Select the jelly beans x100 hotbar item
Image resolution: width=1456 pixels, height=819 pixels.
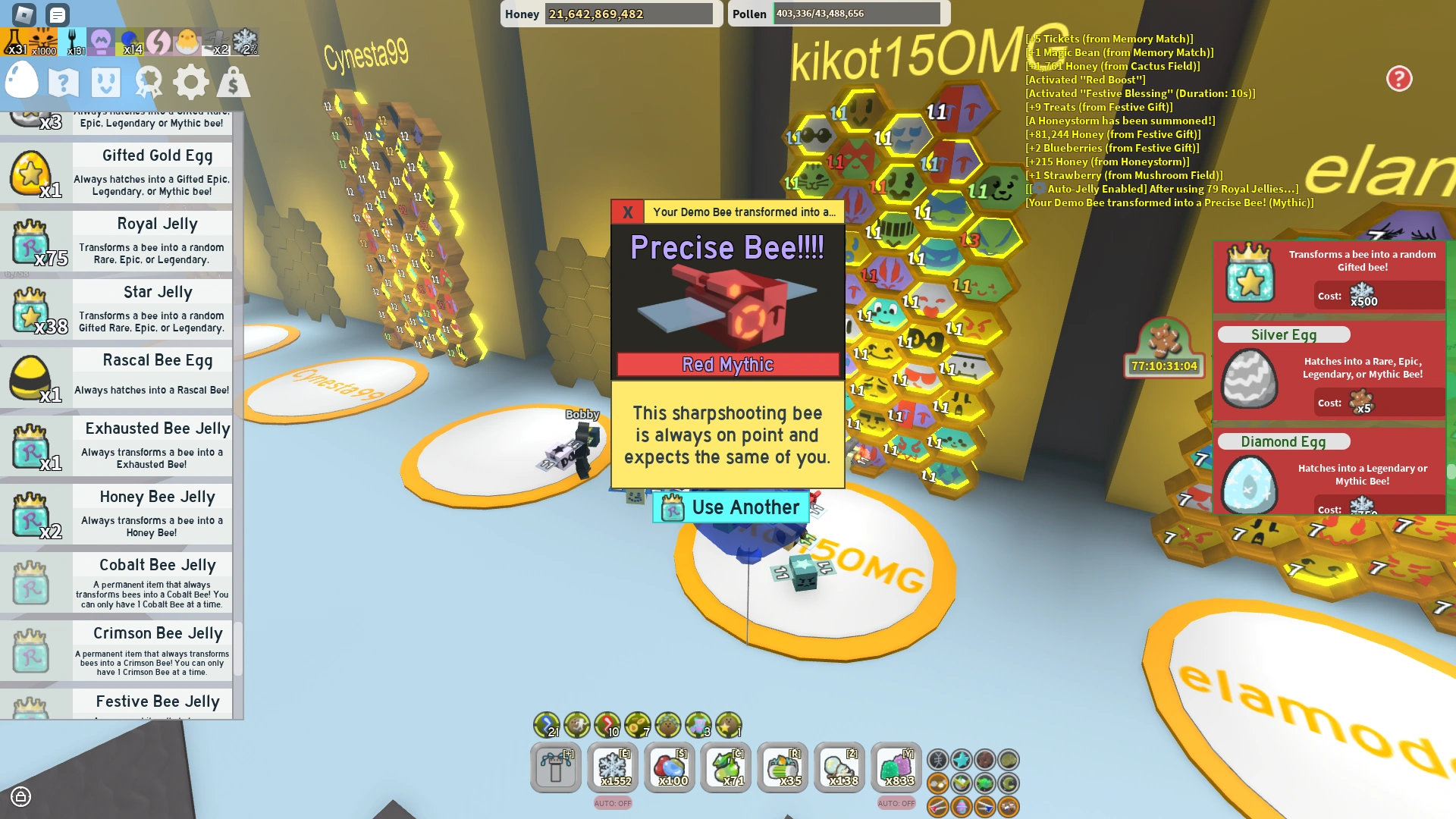(x=670, y=767)
